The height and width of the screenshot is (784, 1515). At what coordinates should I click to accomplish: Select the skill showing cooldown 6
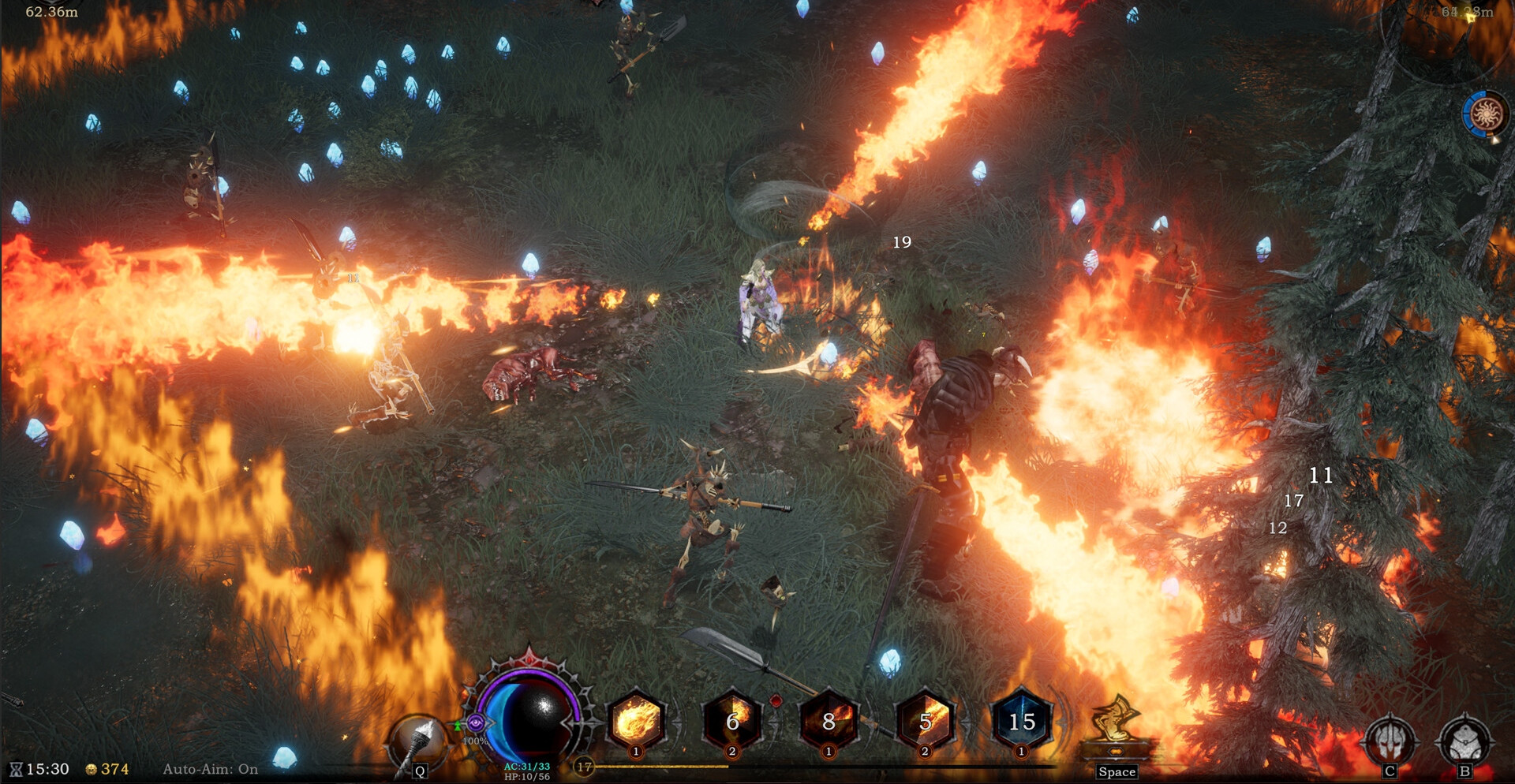point(732,721)
